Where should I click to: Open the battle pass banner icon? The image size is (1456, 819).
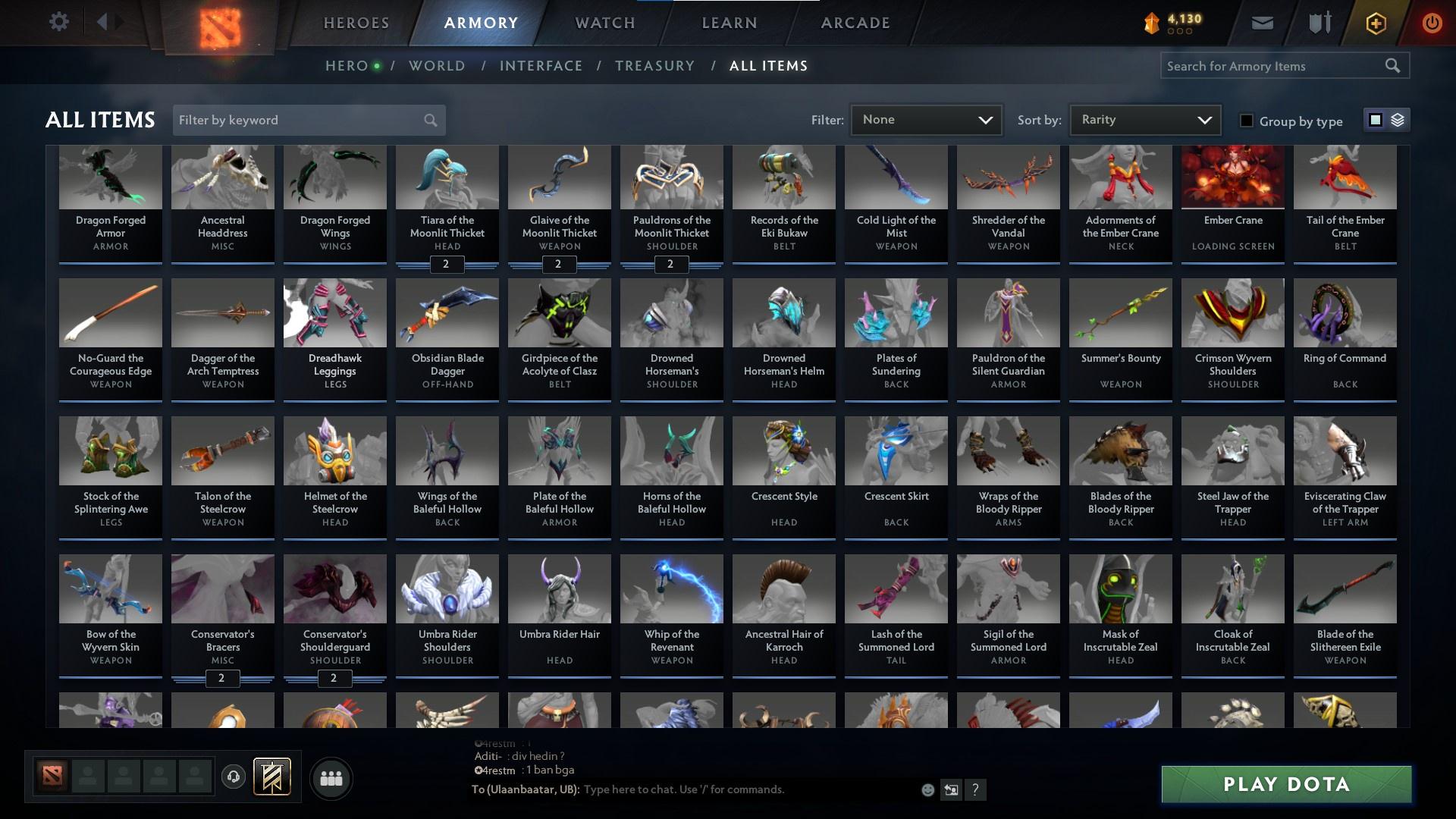tap(271, 777)
